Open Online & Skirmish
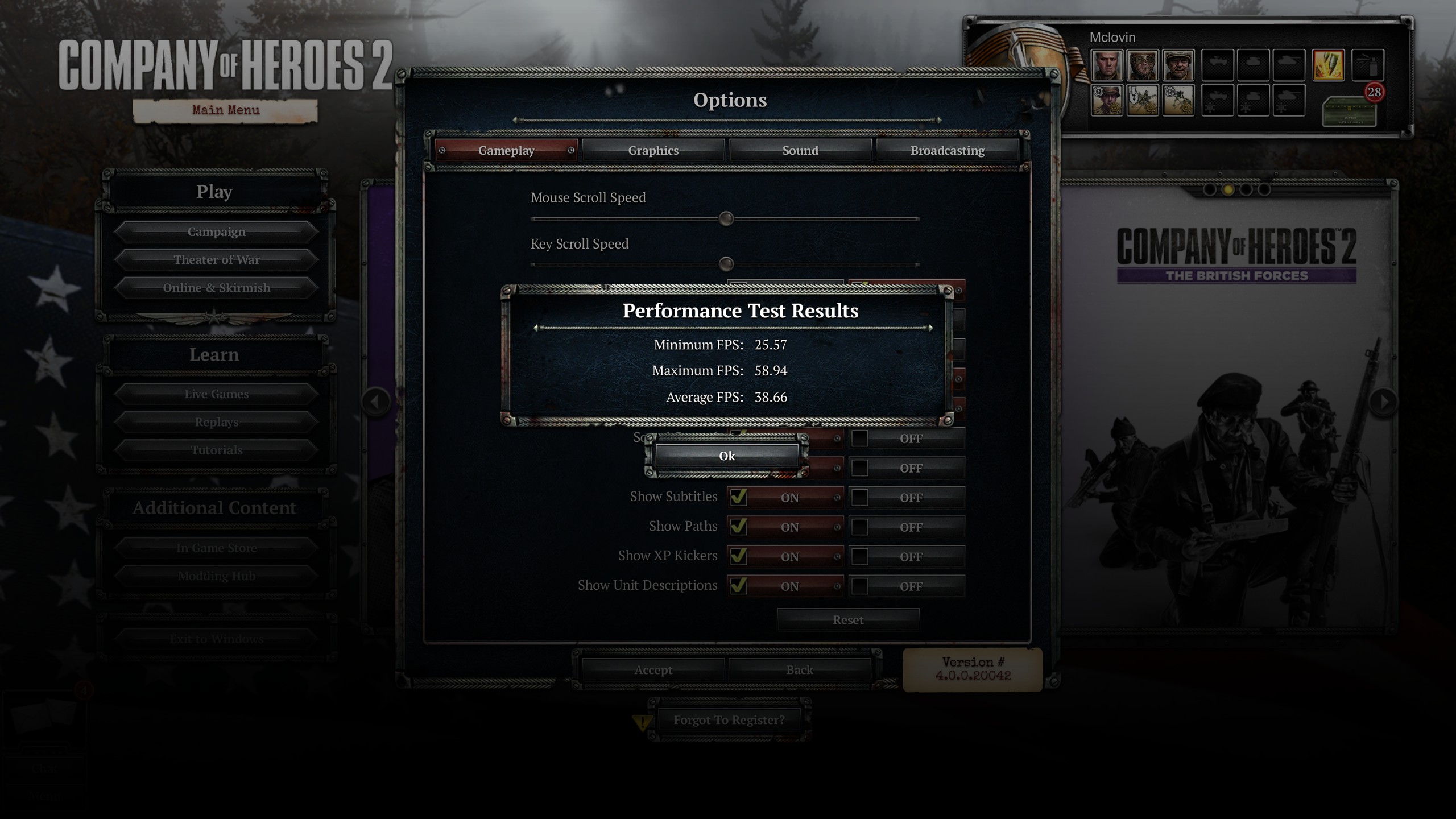This screenshot has width=1456, height=819. point(216,288)
